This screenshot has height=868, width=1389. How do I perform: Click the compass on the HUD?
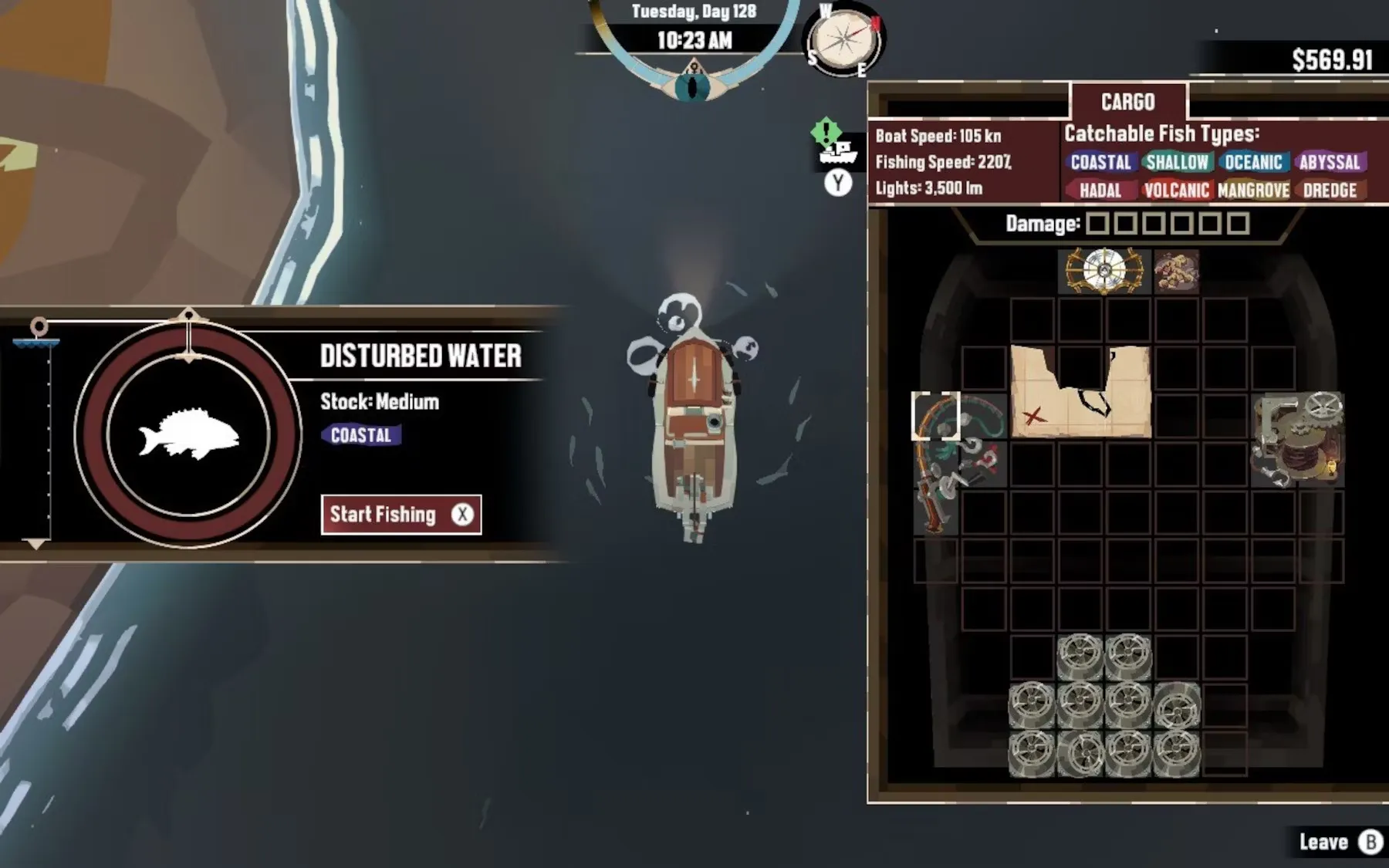tap(845, 40)
